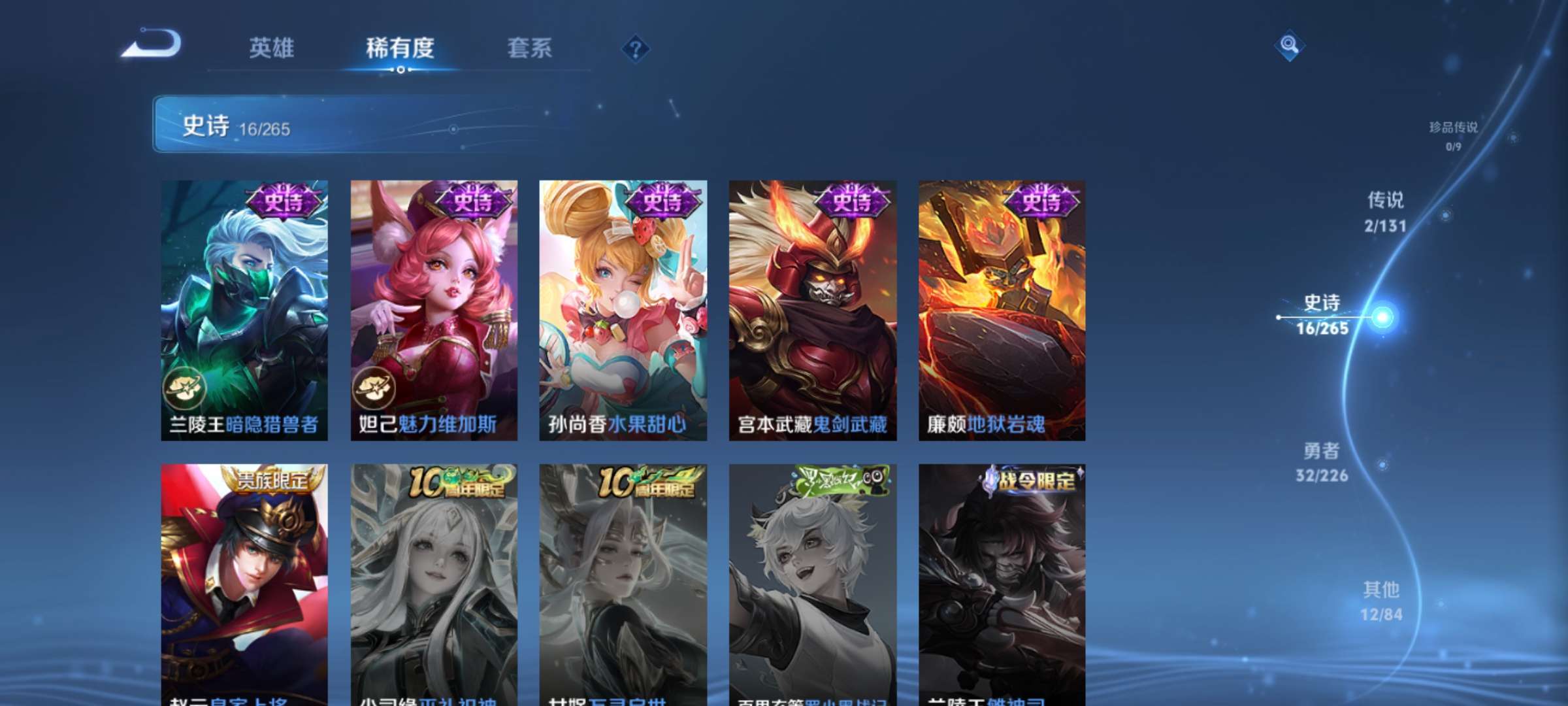Open search with the magnifier icon
Screen dimensions: 1568x706
click(x=1288, y=46)
